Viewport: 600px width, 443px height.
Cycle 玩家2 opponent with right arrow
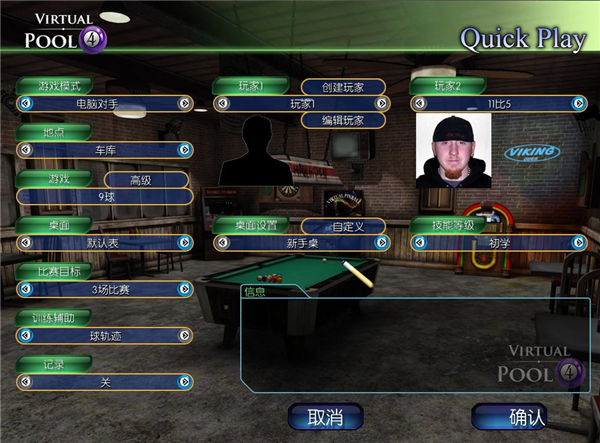(579, 103)
